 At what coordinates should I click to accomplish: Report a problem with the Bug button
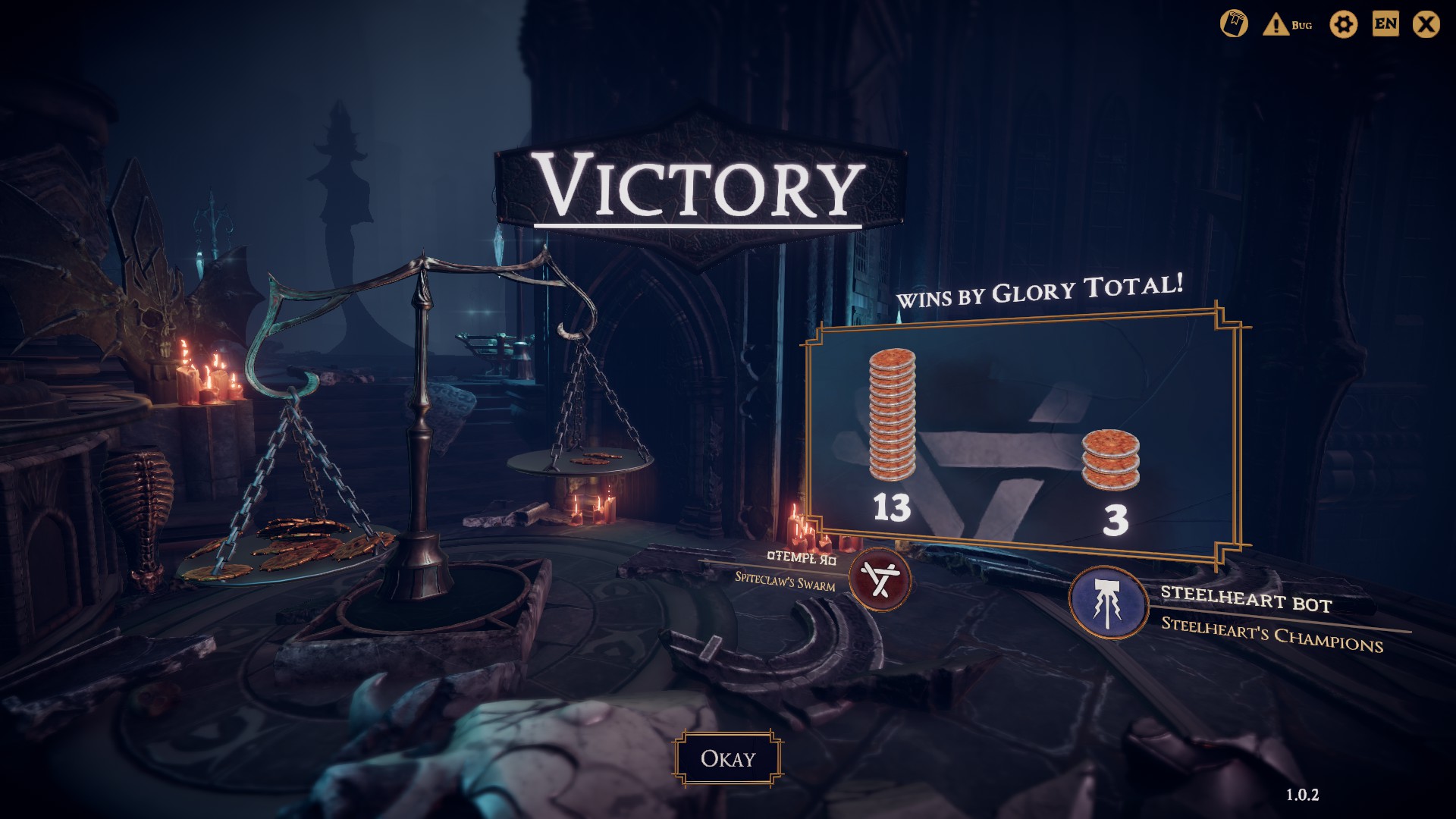point(1288,25)
